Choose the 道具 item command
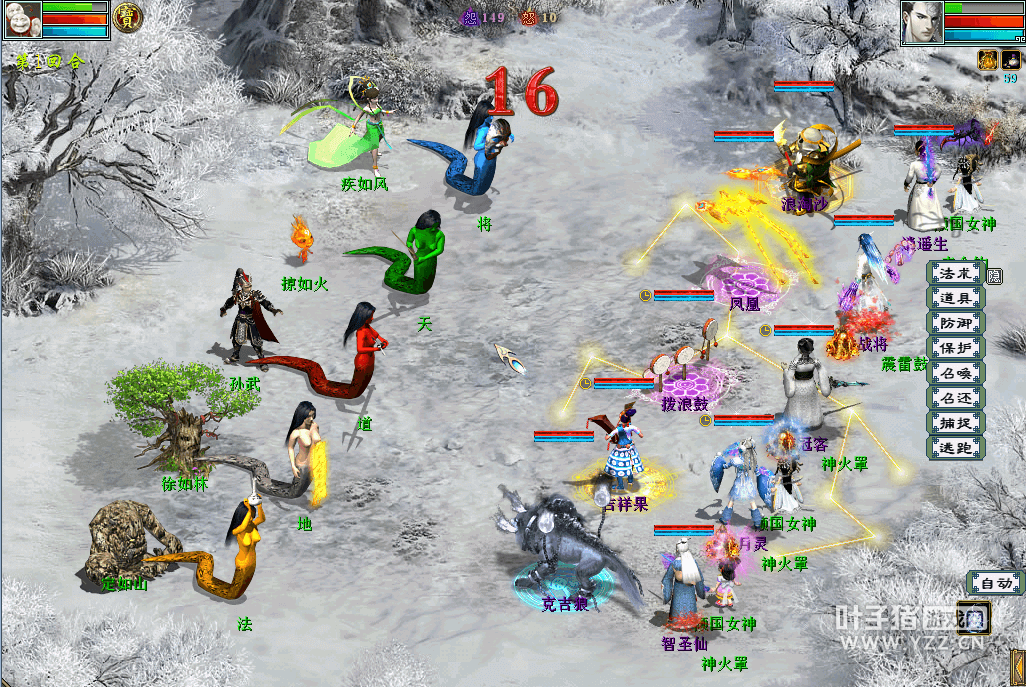 coord(955,298)
